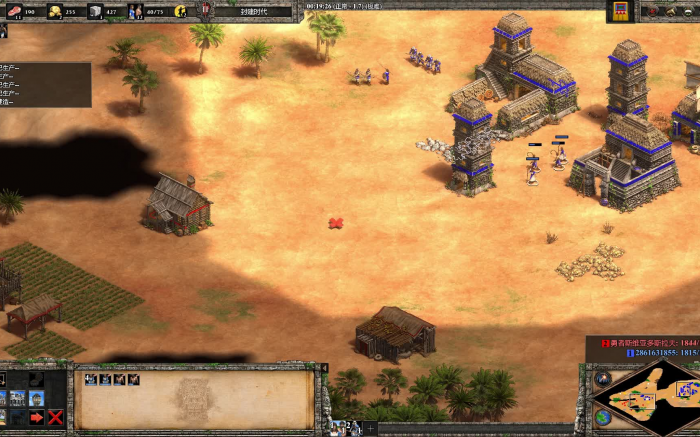Click the red X cancel button
This screenshot has height=437, width=700.
[55, 417]
